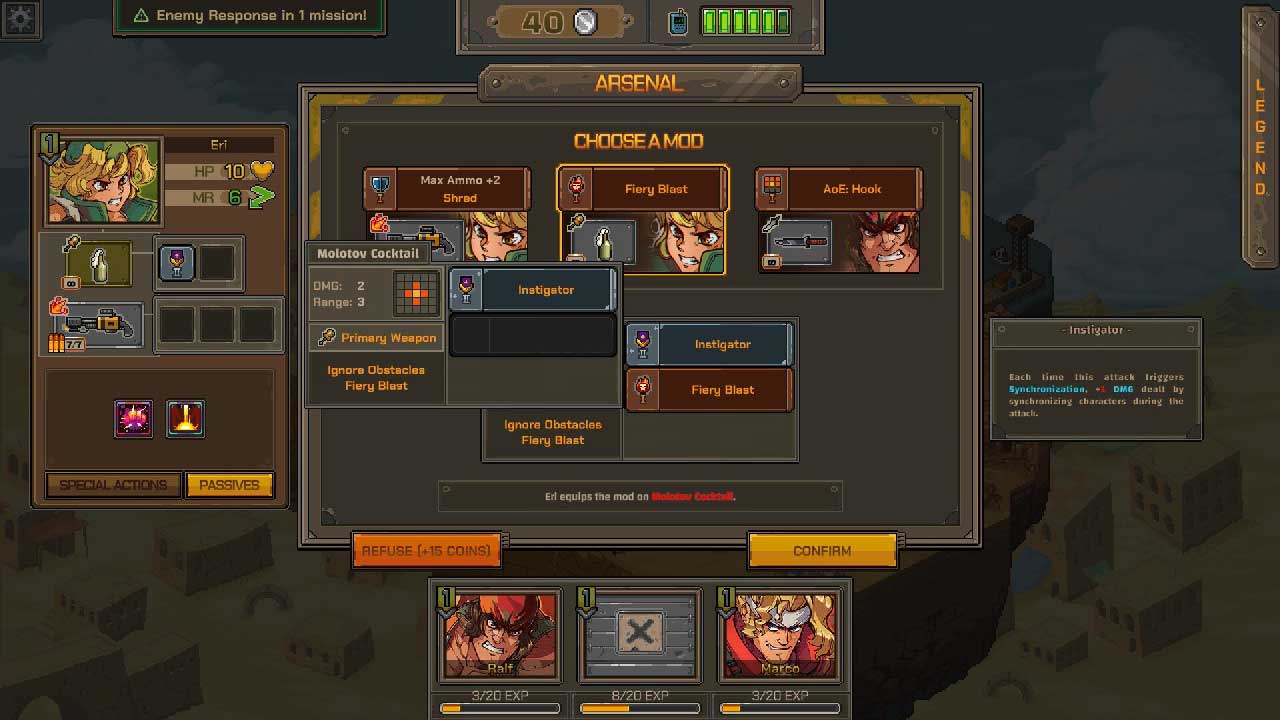The width and height of the screenshot is (1280, 720).
Task: Click the Fiery Blast mod row below Instigator
Action: 709,390
